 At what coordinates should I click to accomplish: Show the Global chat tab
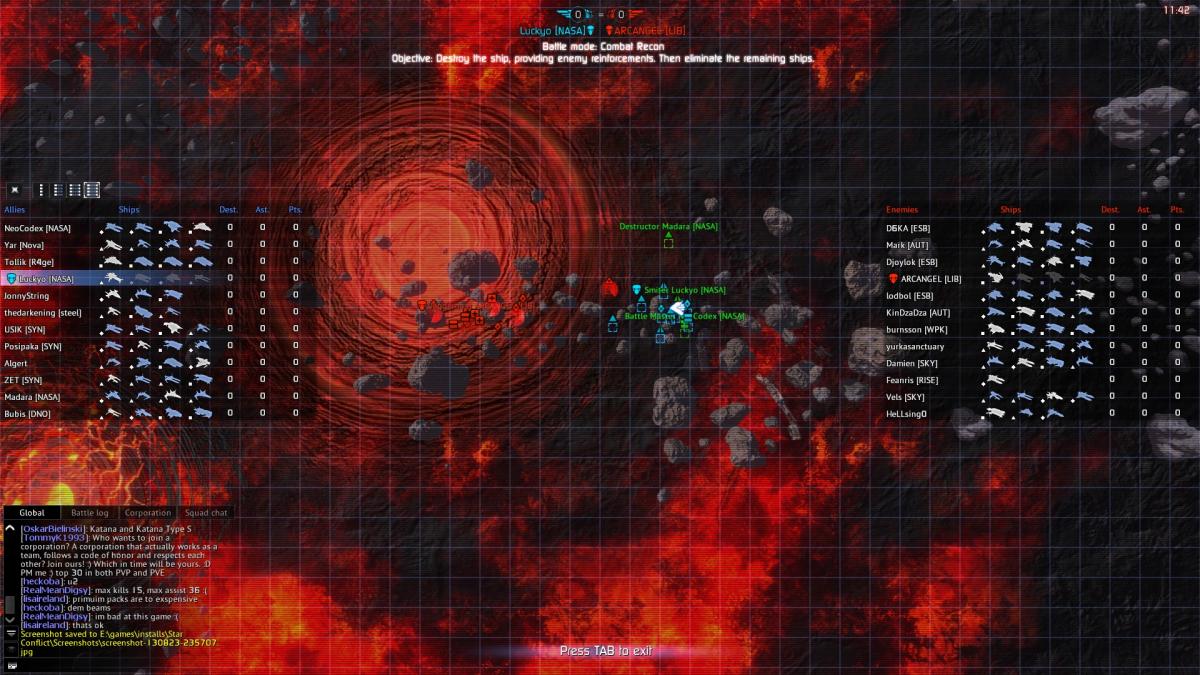32,513
